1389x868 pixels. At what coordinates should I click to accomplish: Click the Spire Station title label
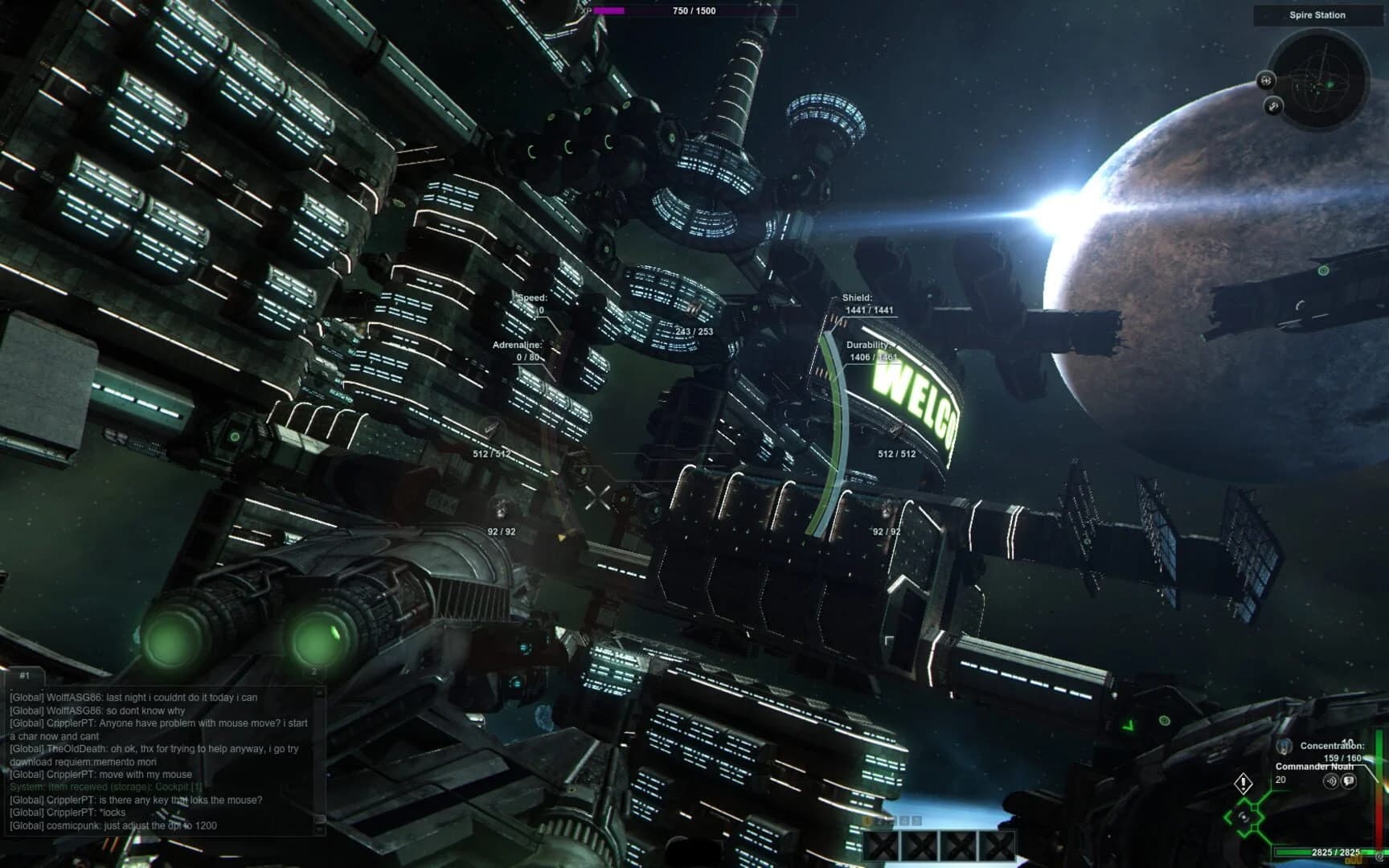coord(1317,14)
